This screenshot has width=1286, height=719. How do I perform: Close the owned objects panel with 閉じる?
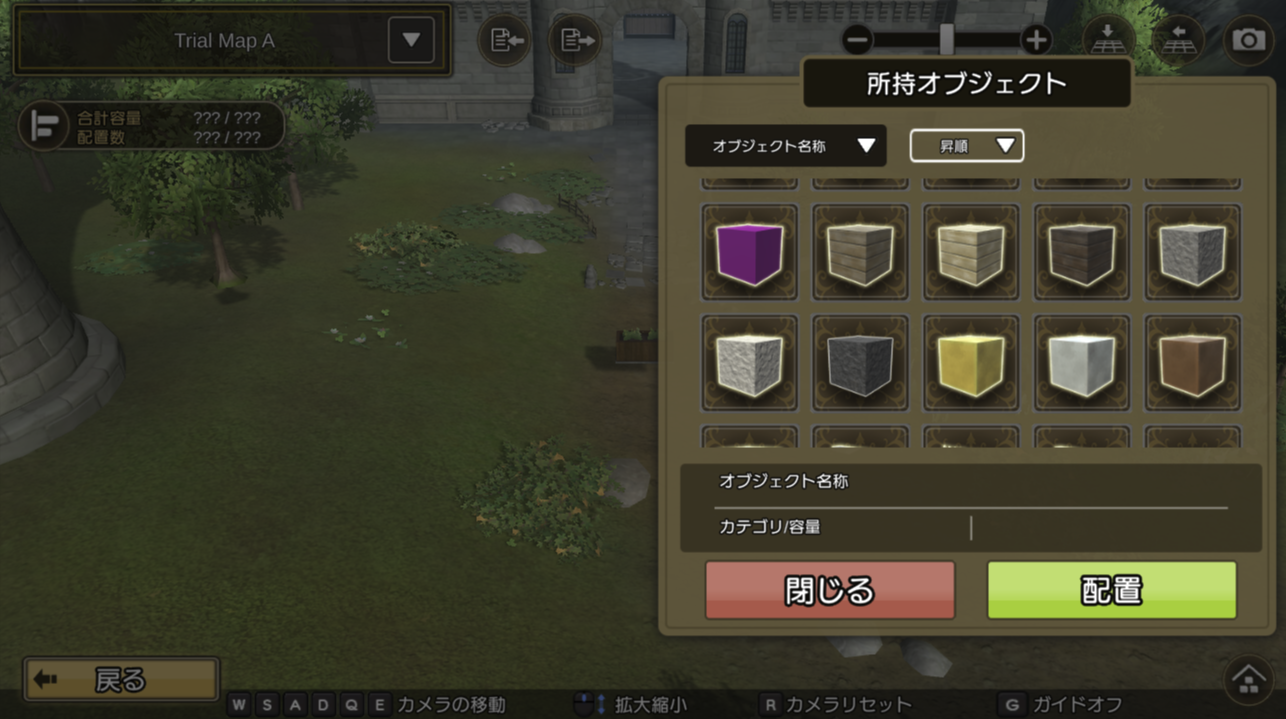[x=830, y=590]
